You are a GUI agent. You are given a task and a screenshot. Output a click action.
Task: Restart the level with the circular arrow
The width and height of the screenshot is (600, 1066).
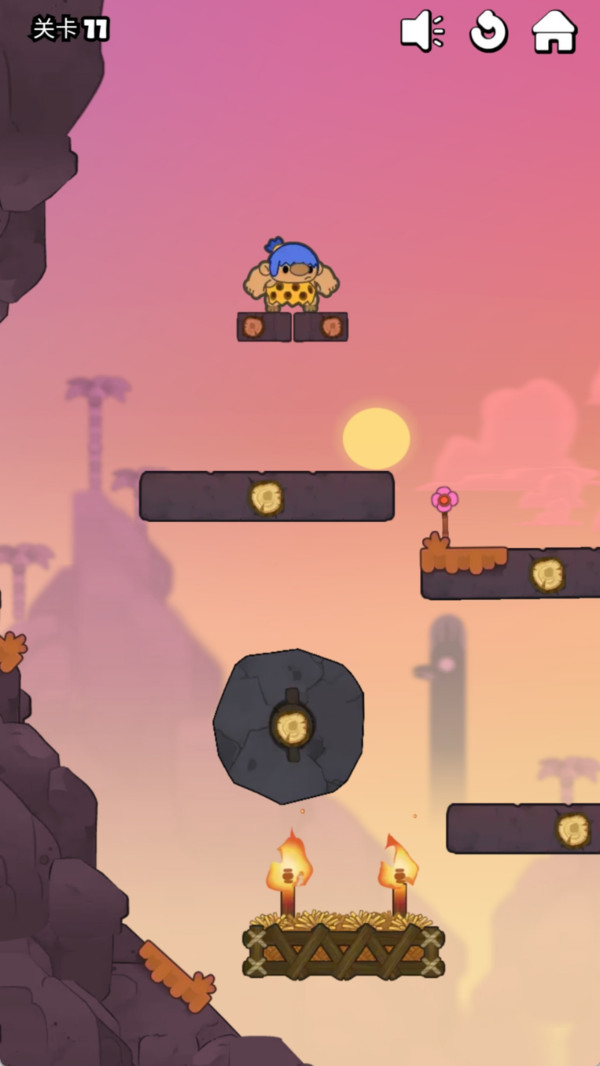click(x=488, y=31)
